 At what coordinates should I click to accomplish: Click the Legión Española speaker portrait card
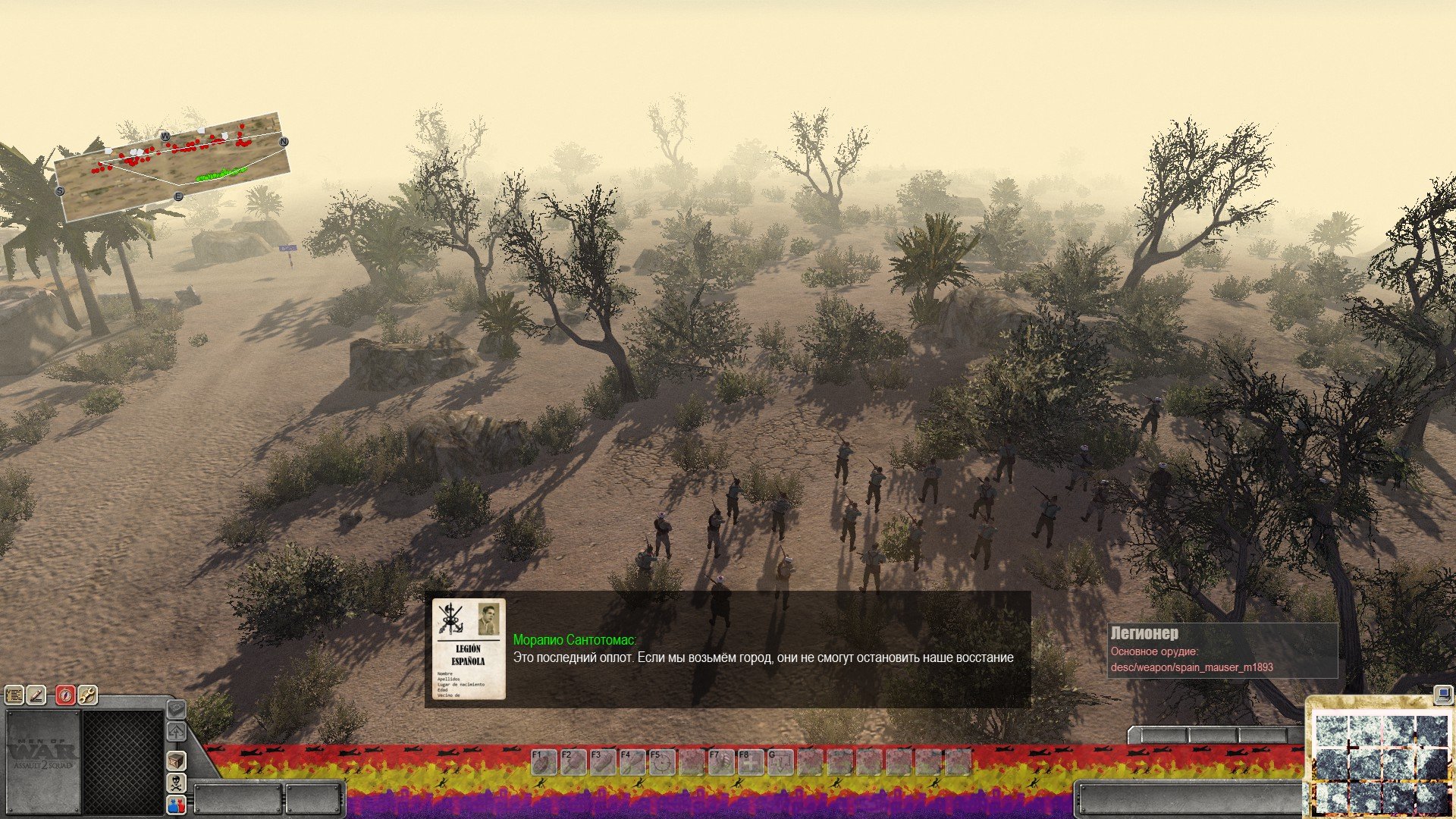pyautogui.click(x=469, y=649)
